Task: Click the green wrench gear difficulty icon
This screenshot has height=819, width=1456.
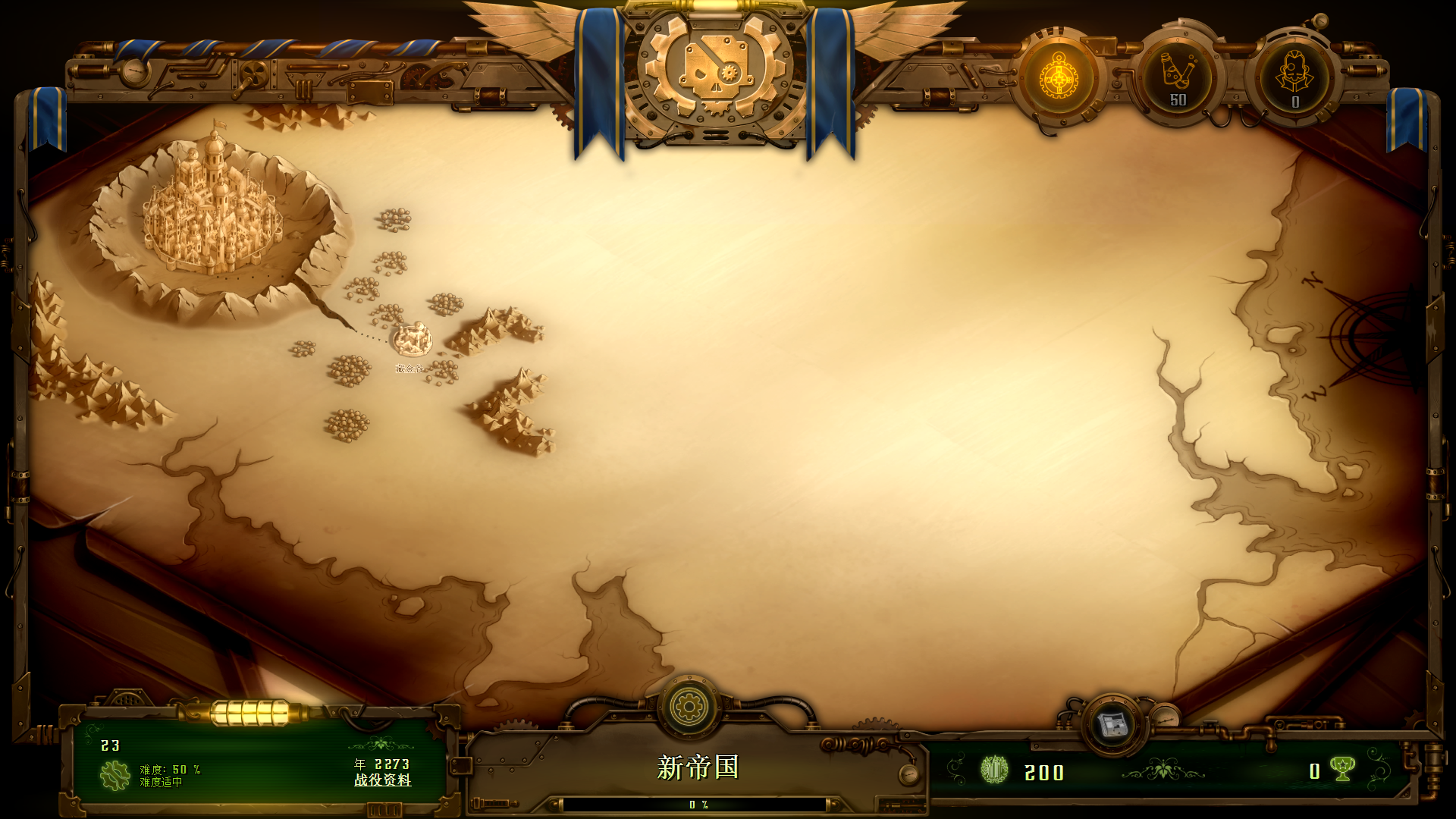Action: (x=115, y=775)
